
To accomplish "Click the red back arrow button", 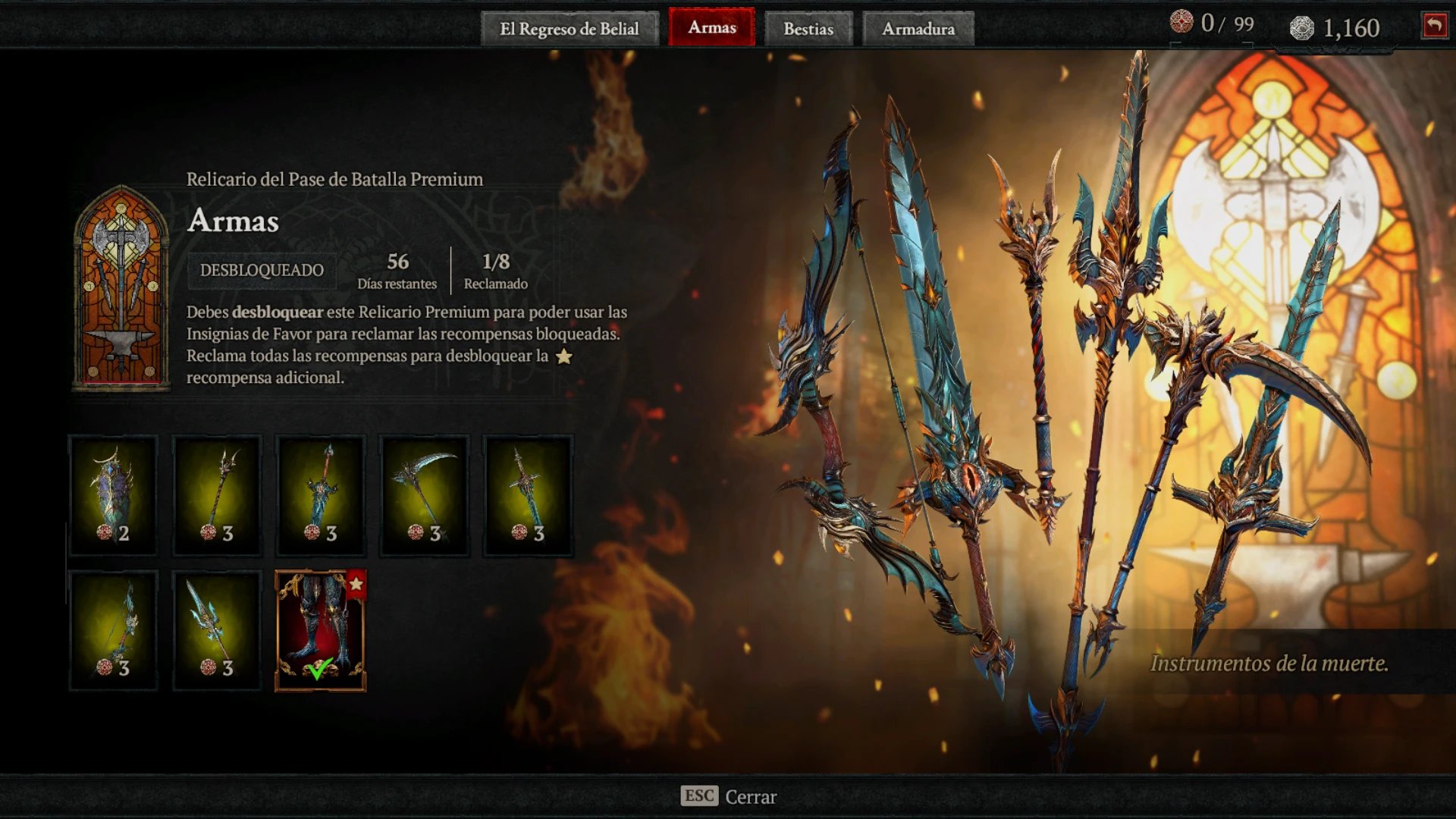I will click(1434, 26).
